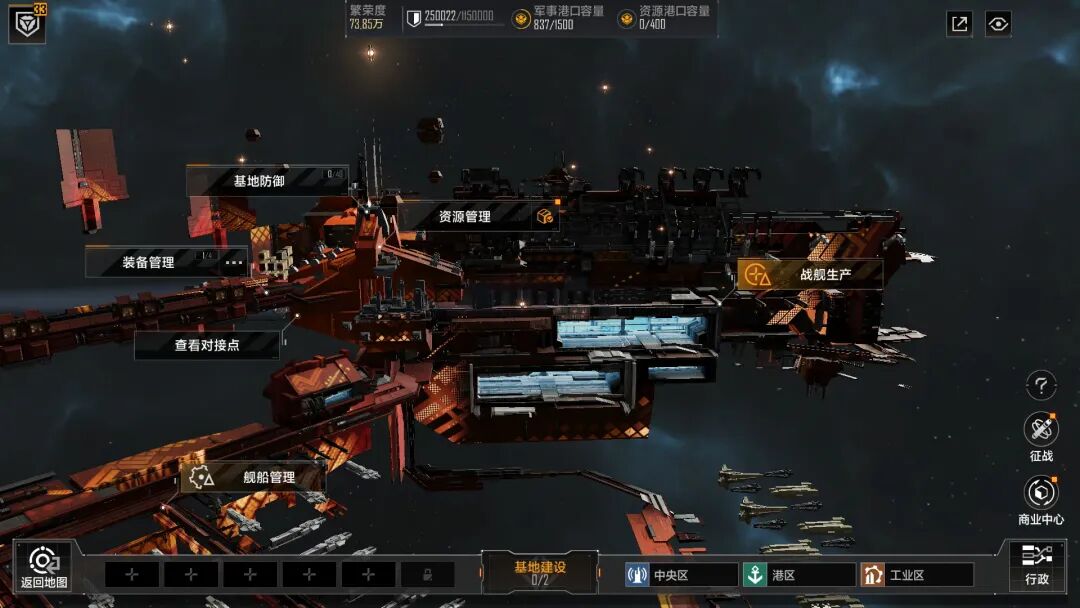Return to map via 返回地图 button
1080x608 pixels.
point(44,566)
